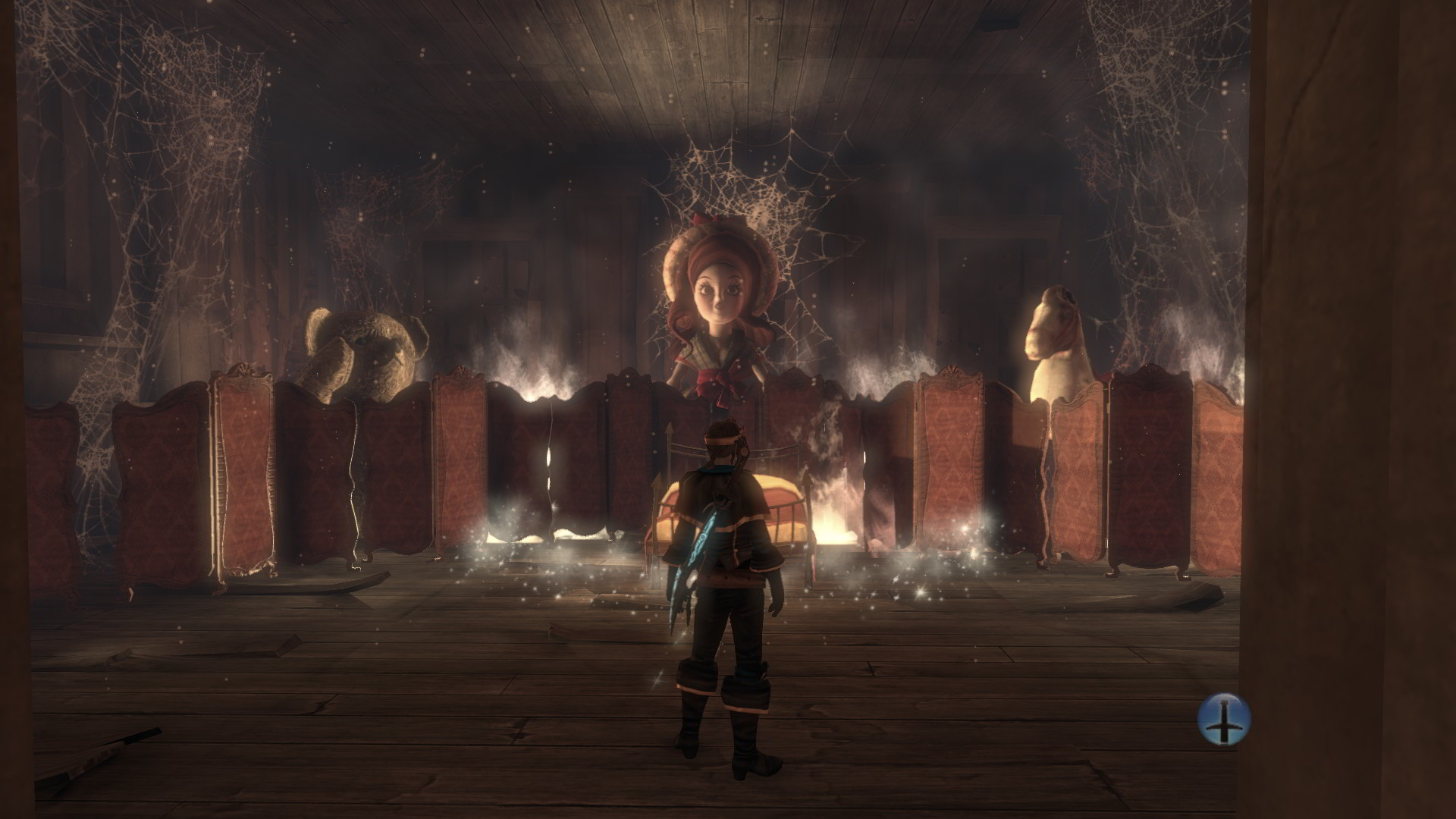Select the blue sword melee icon
The image size is (1456, 819).
[1223, 721]
